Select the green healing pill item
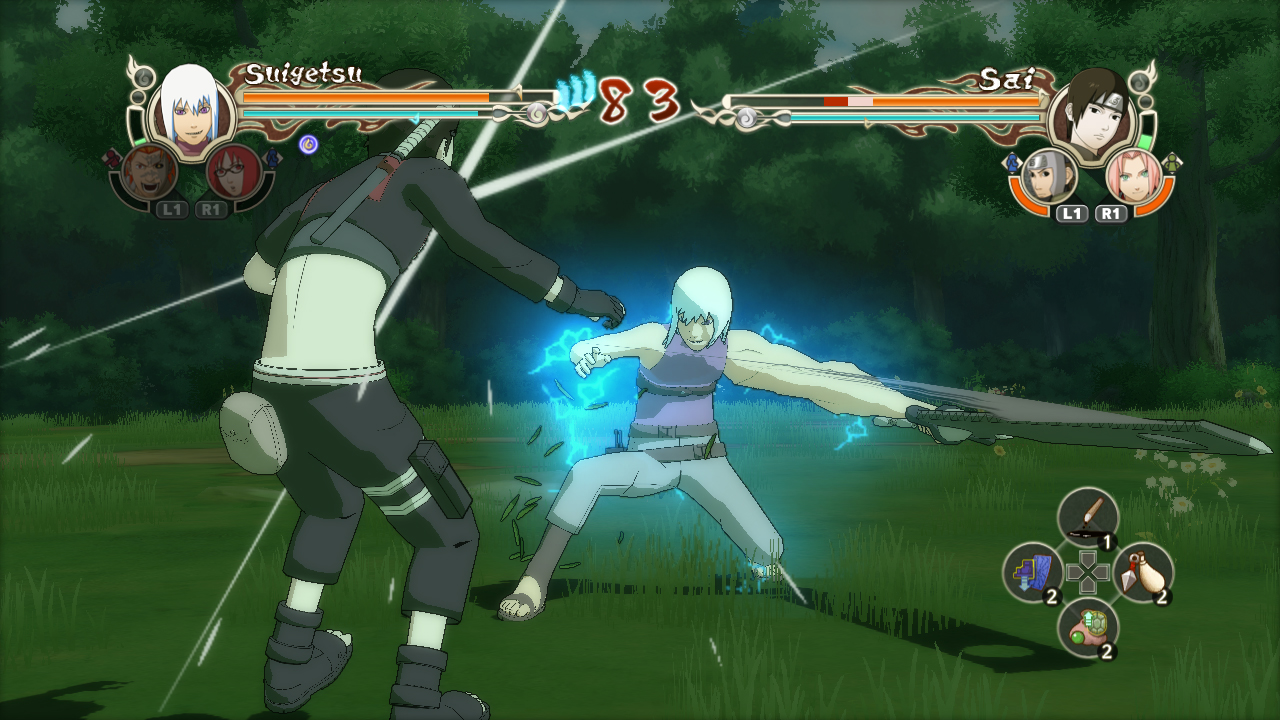The width and height of the screenshot is (1280, 720). [x=1086, y=627]
